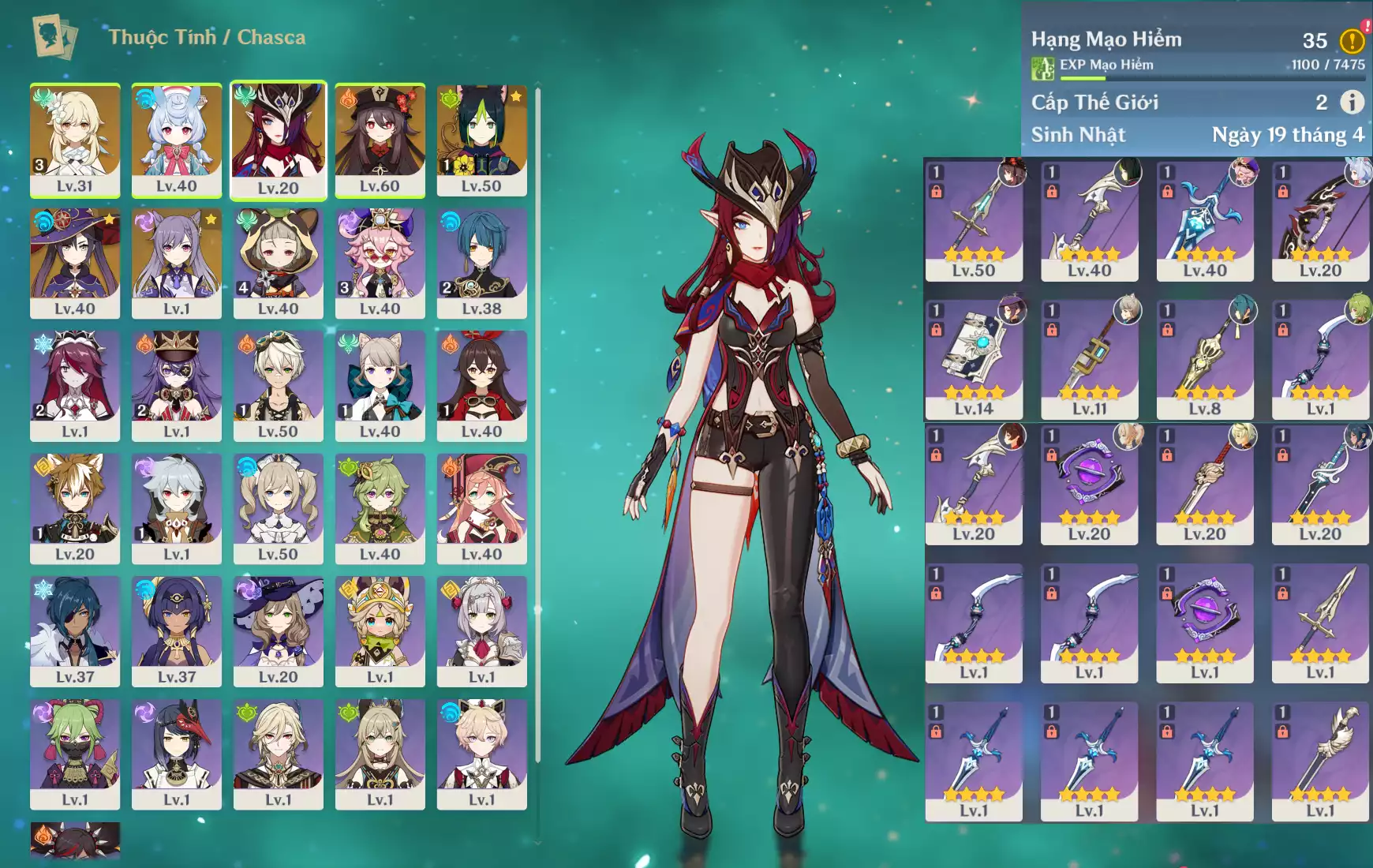
Task: Choose Hu Tao at level 60
Action: tap(380, 140)
